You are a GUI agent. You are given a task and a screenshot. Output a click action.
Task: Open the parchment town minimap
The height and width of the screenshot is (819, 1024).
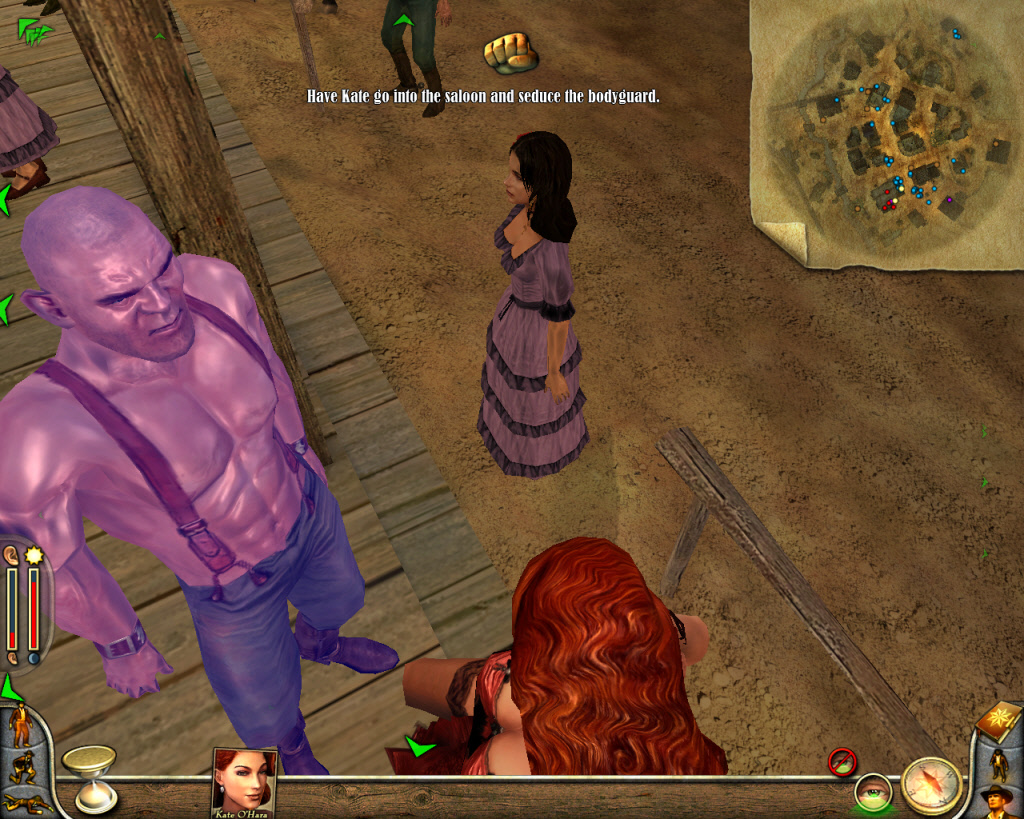pos(887,135)
